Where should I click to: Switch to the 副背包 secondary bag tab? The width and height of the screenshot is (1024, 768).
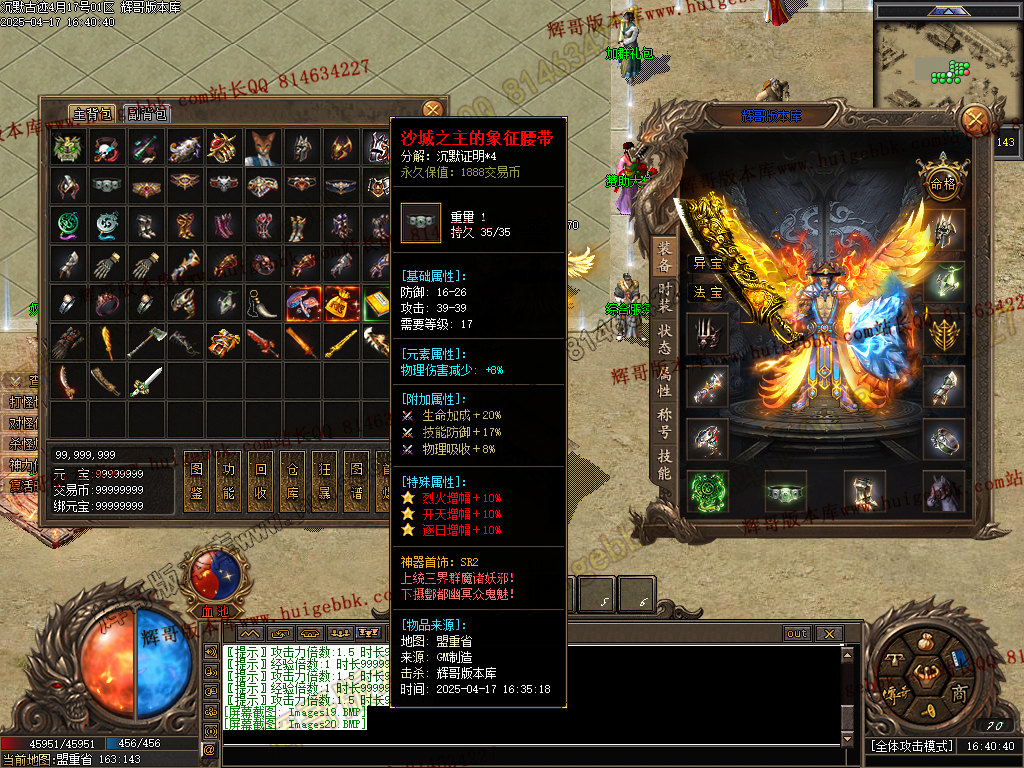148,114
